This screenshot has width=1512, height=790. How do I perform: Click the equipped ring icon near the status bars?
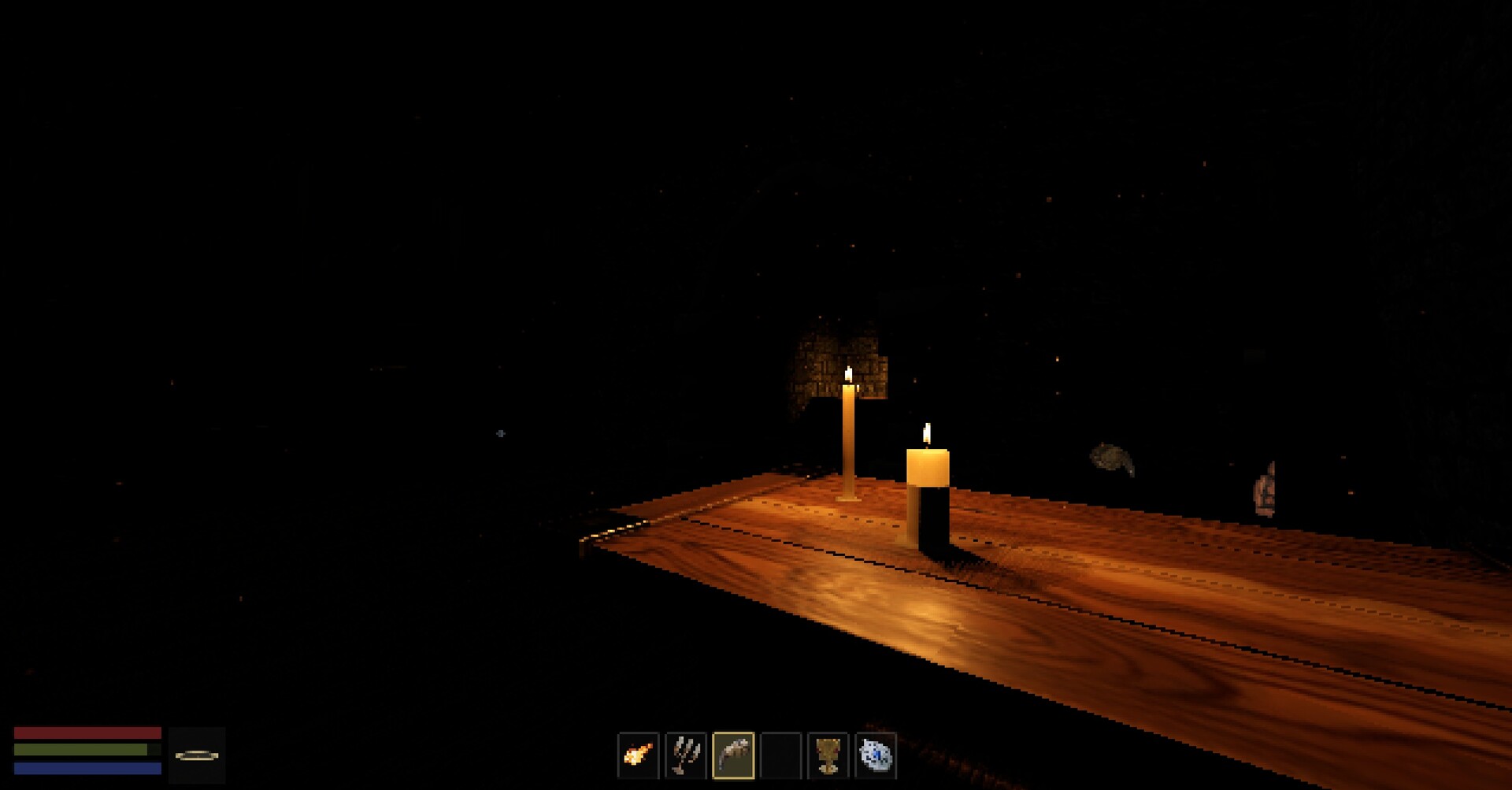(x=197, y=757)
